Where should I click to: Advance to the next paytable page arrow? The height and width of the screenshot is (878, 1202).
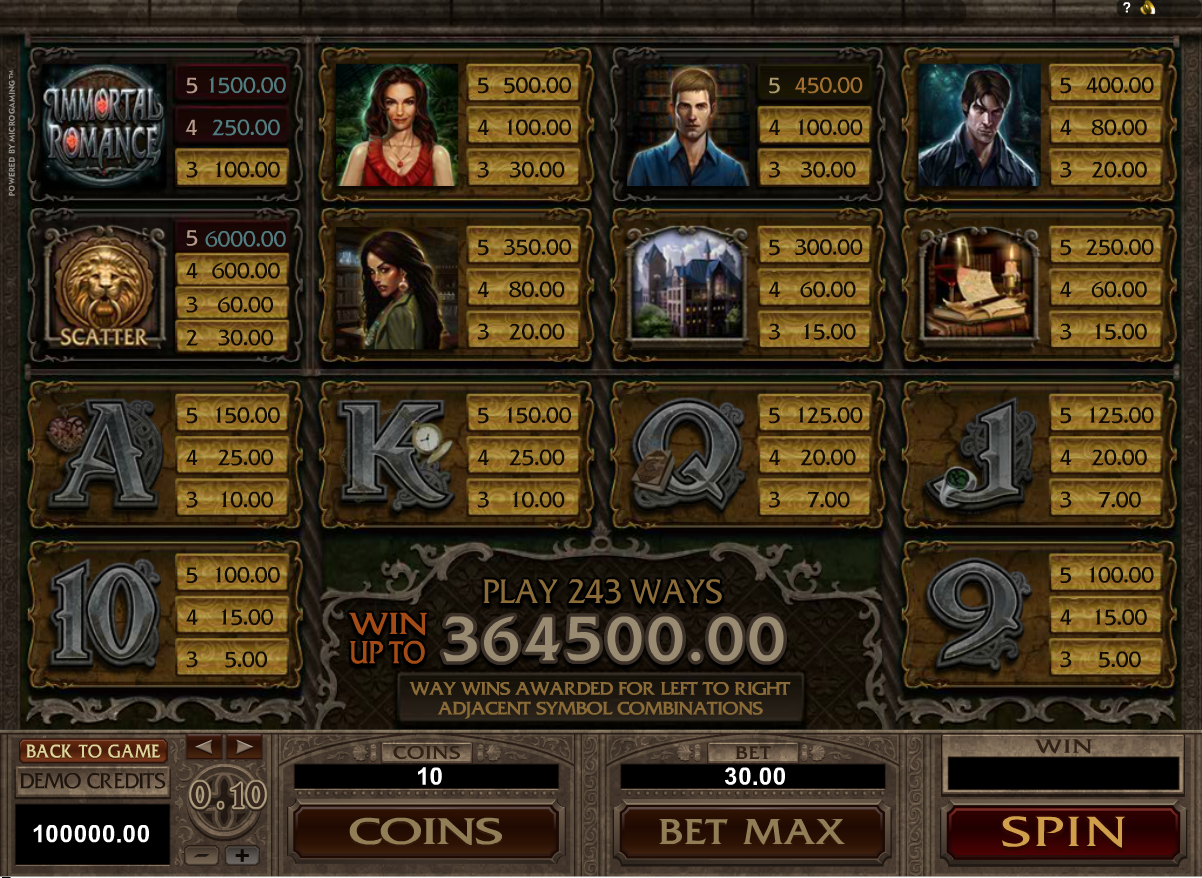point(243,746)
